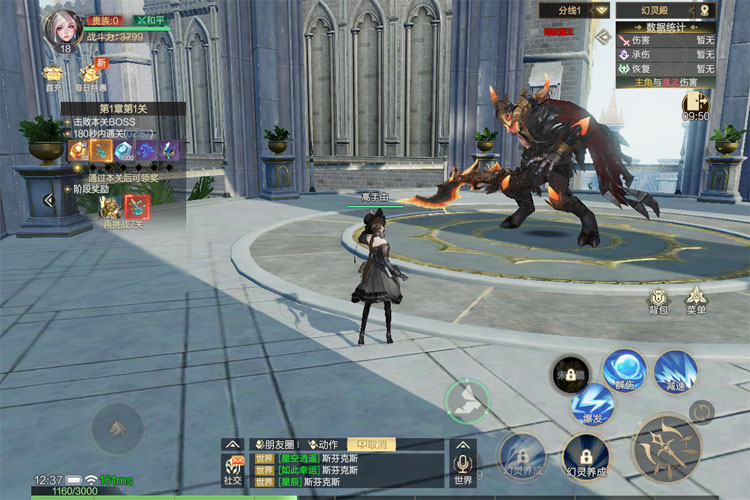The height and width of the screenshot is (500, 750).
Task: Open the 首充 first recharge offer
Action: [53, 75]
